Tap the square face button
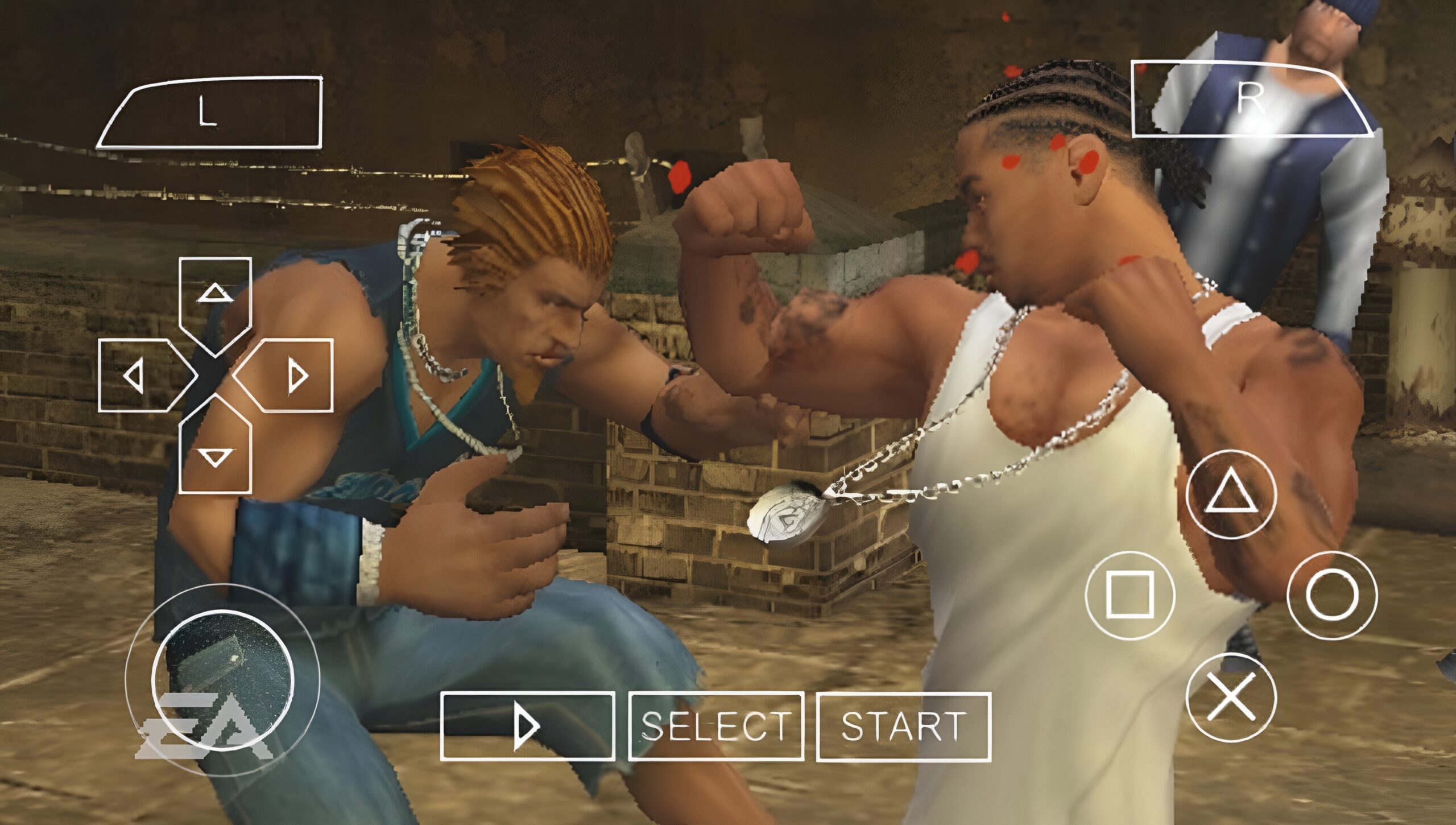Screen dimensions: 1456x825 (x=1130, y=595)
